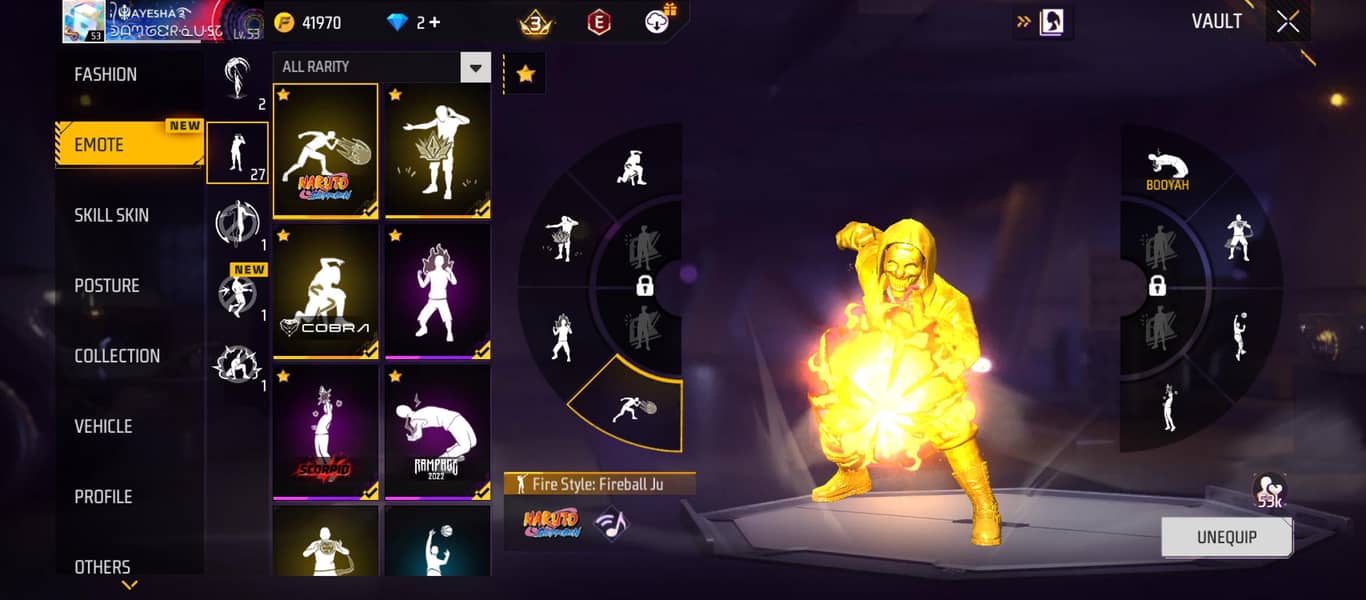The image size is (1366, 600).
Task: Open the Profile section
Action: click(103, 497)
